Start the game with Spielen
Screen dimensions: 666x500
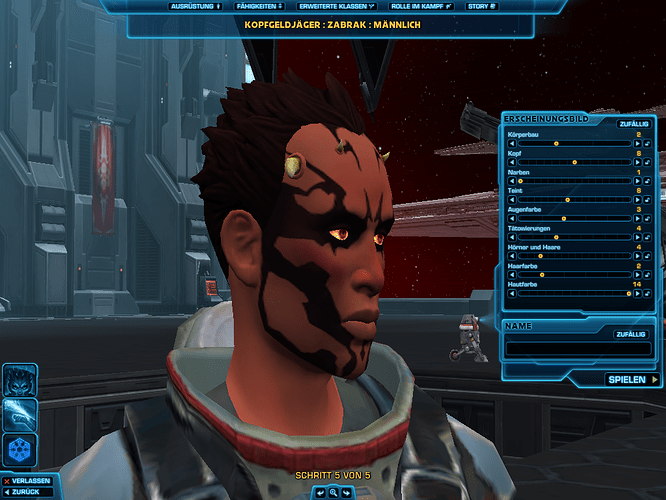[632, 380]
